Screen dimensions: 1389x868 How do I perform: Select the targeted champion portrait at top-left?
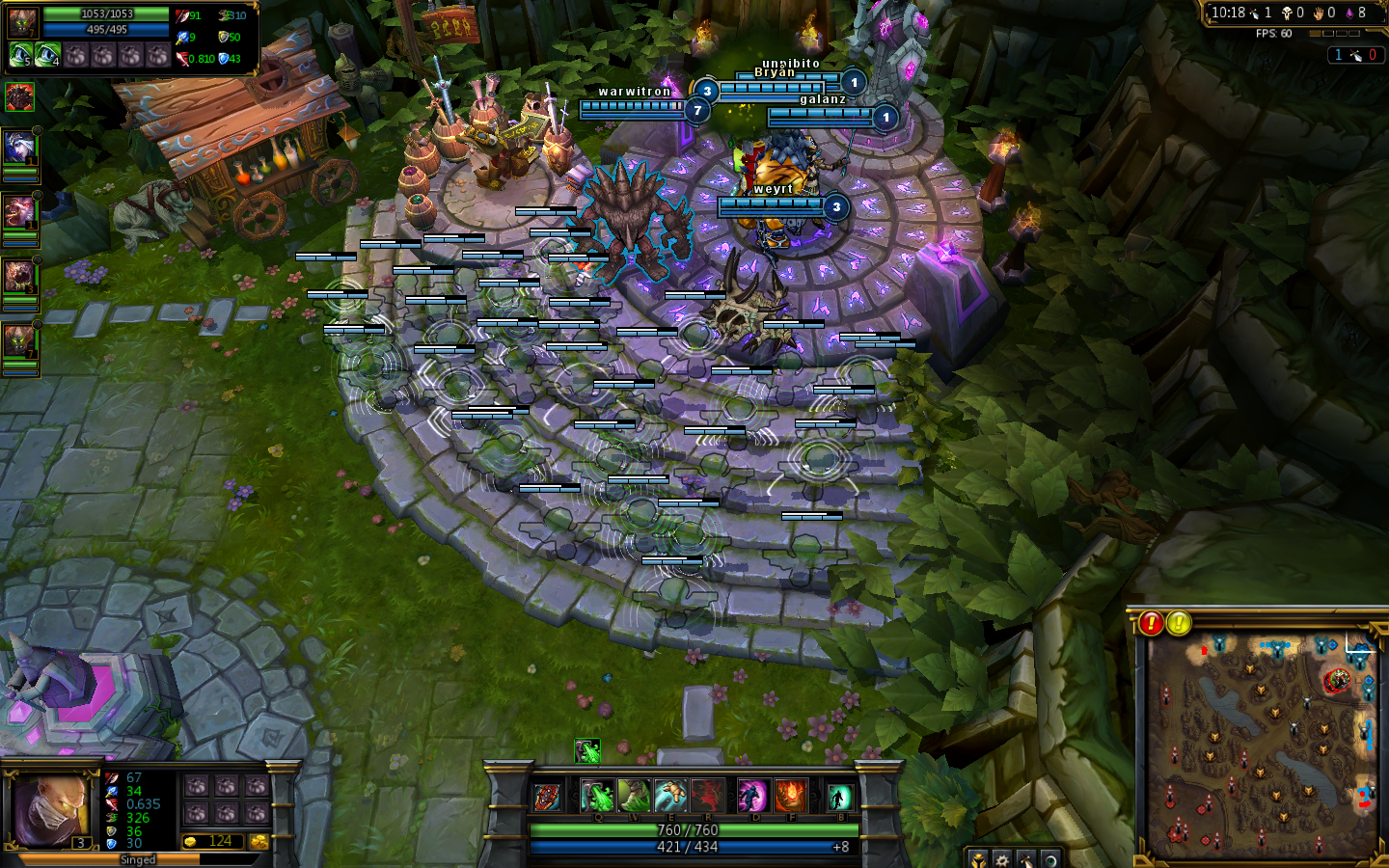coord(23,23)
